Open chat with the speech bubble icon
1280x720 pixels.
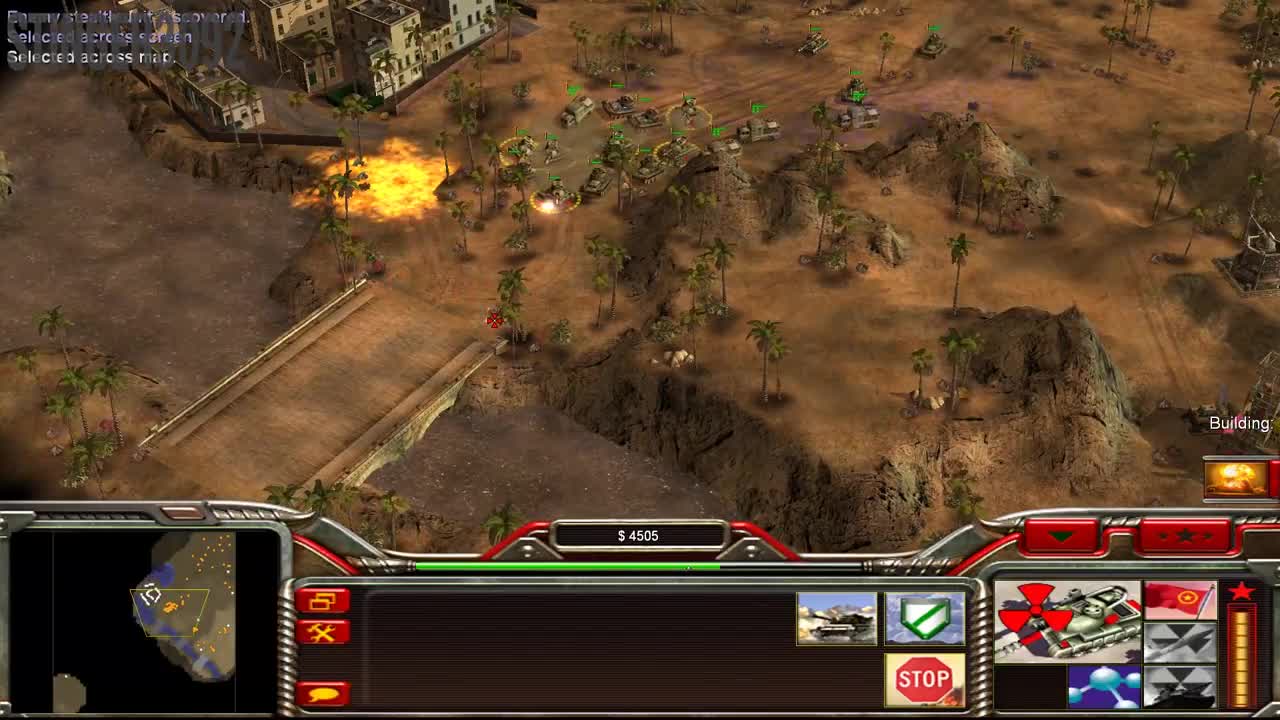323,692
